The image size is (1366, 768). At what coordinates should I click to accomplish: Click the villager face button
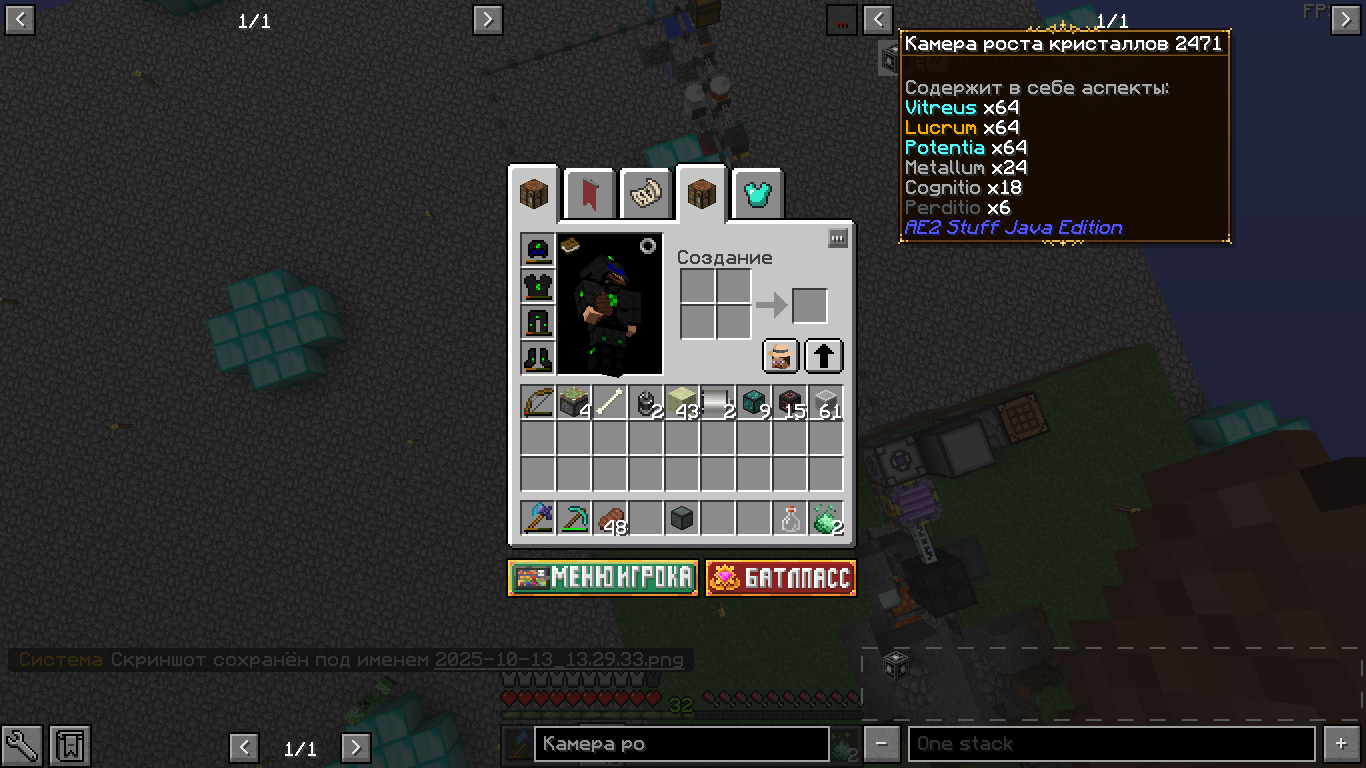[x=781, y=356]
